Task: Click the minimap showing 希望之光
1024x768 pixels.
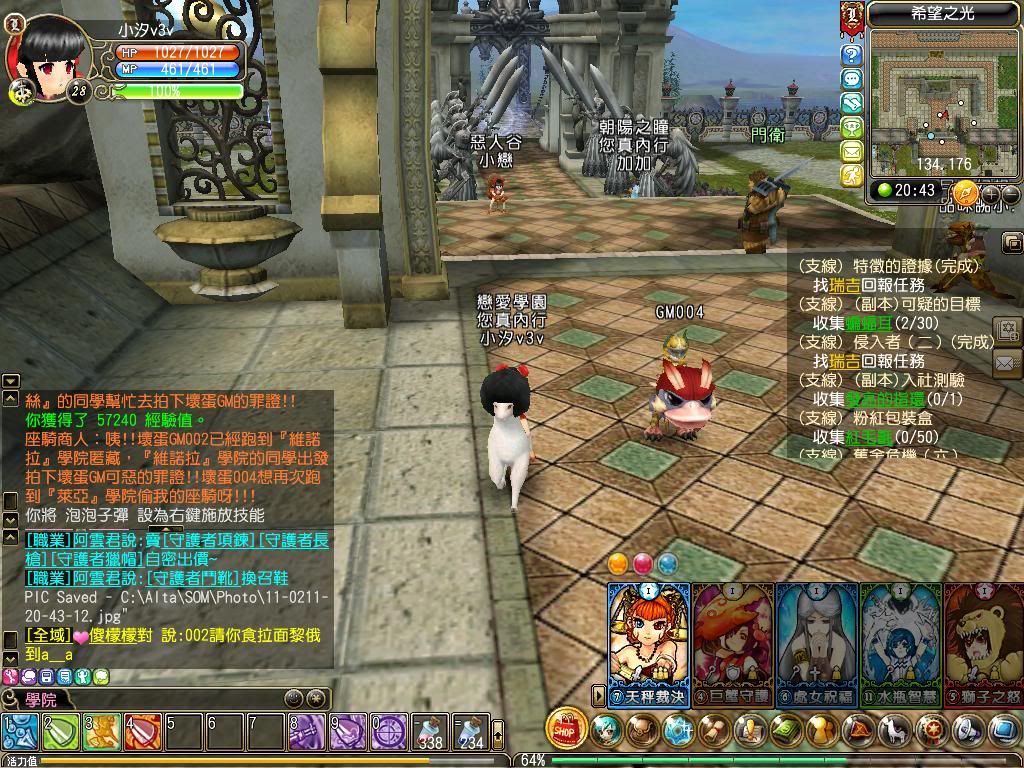Action: pos(934,98)
